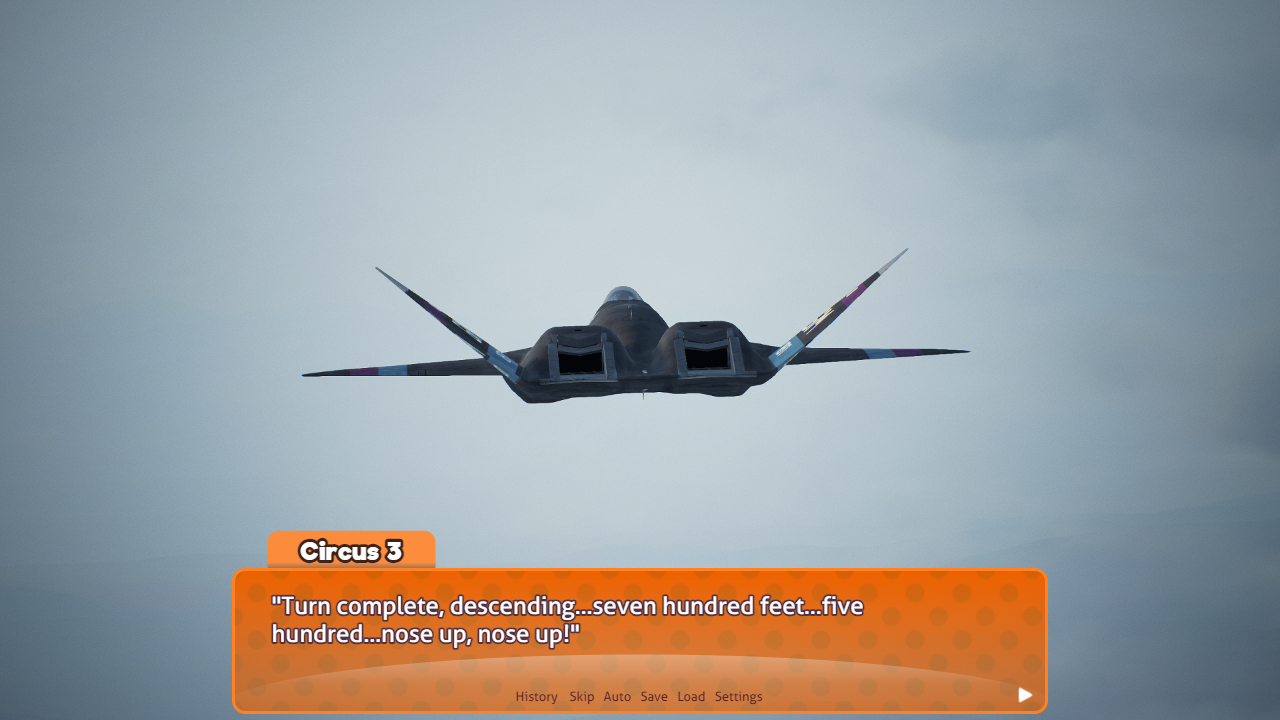Open the dialogue History log
Screen dimensions: 1280x720
click(536, 697)
